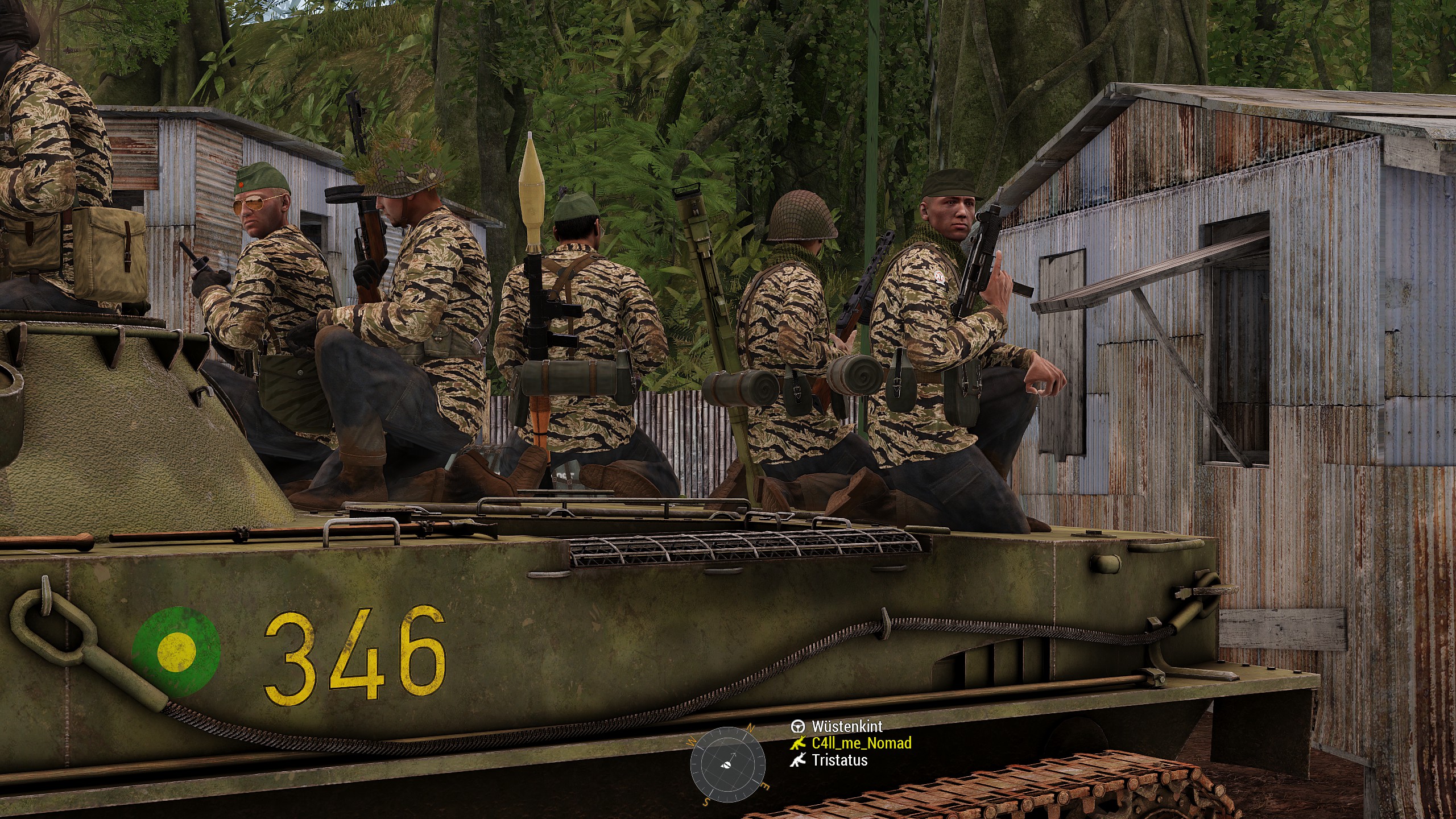Select C4ll_me_Nomad in the squad list
1456x819 pixels.
[861, 743]
